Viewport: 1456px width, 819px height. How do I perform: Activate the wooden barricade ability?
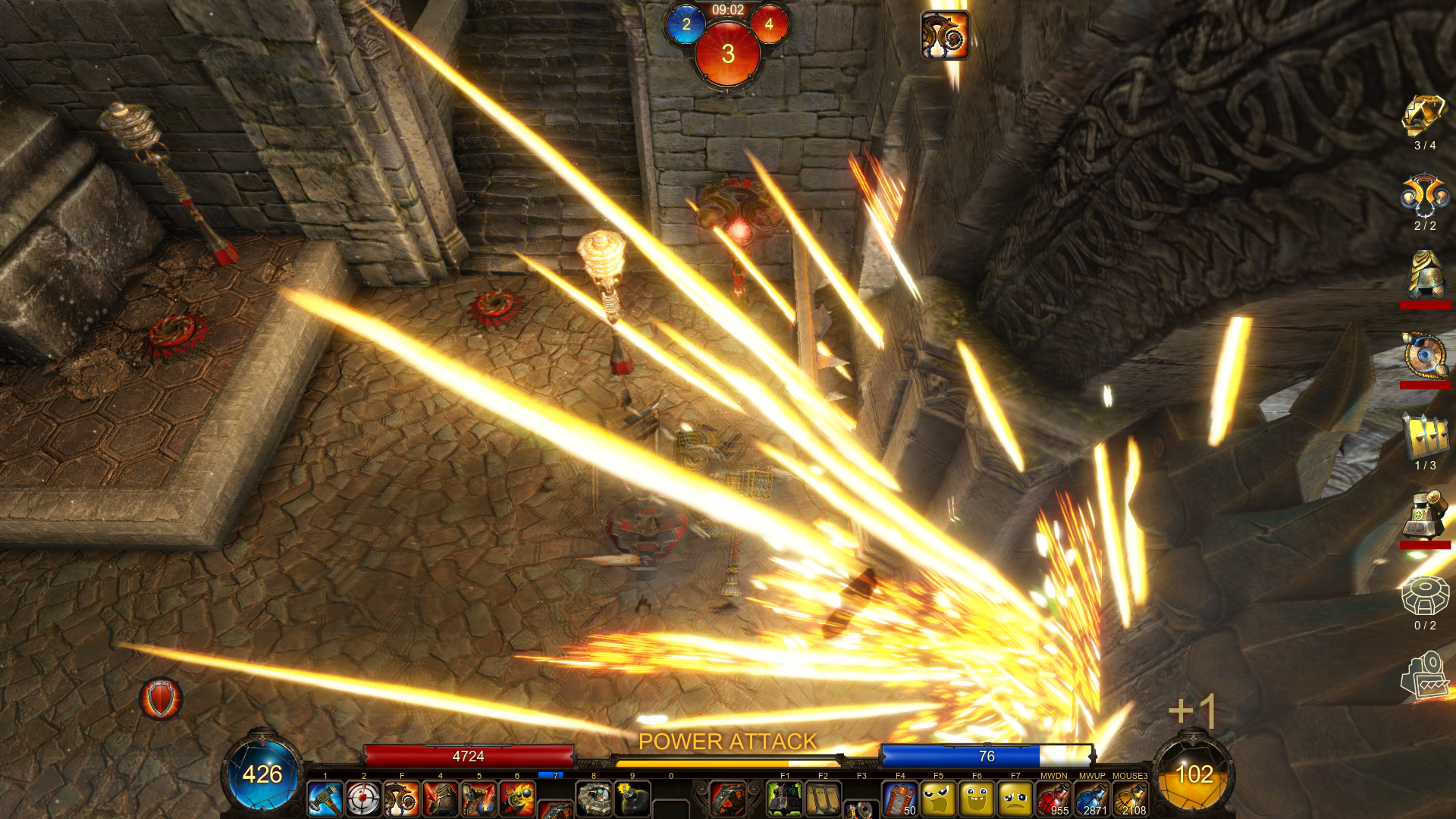tap(823, 799)
